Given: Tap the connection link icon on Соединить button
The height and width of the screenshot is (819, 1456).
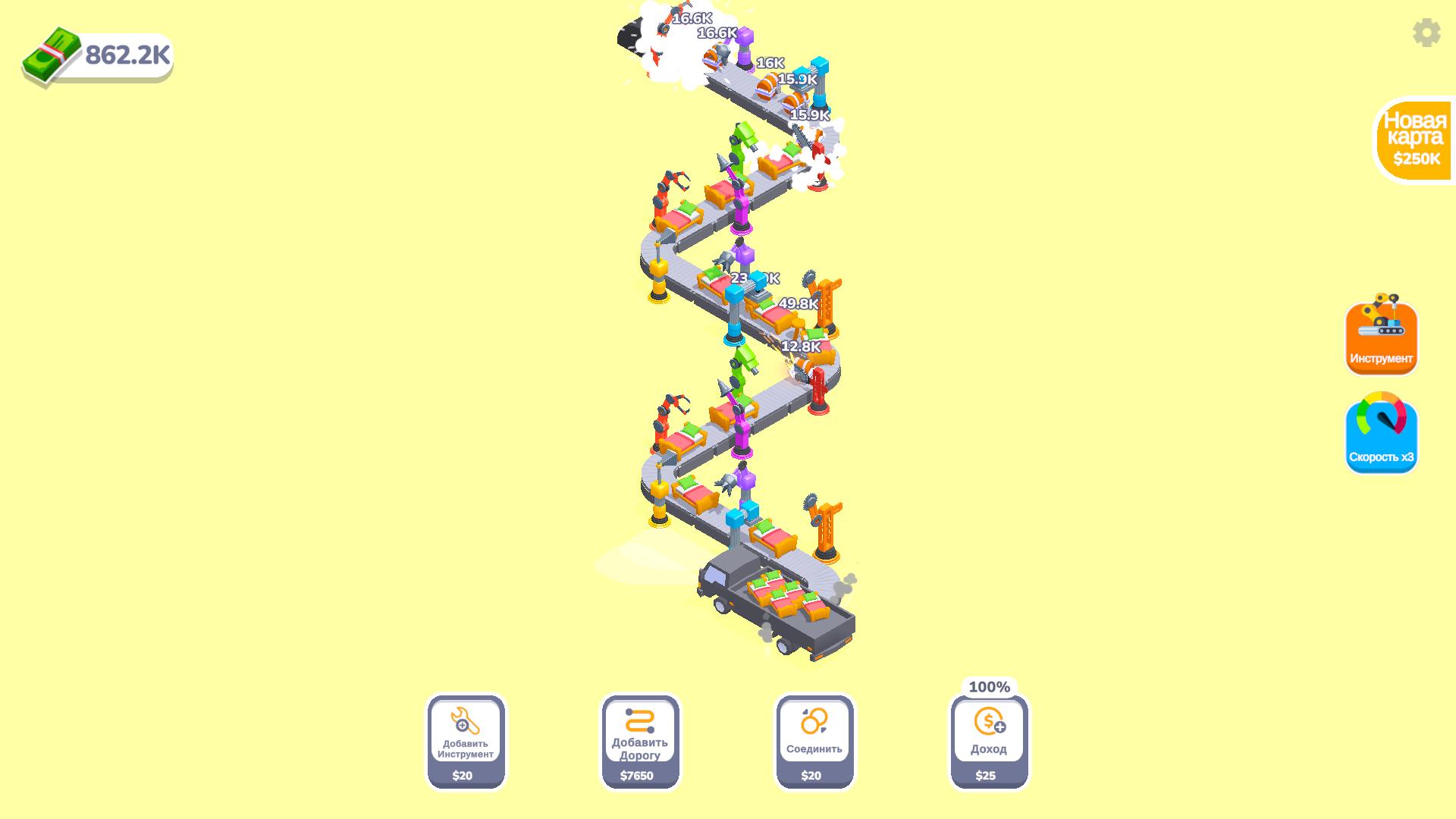Looking at the screenshot, I should pyautogui.click(x=813, y=719).
